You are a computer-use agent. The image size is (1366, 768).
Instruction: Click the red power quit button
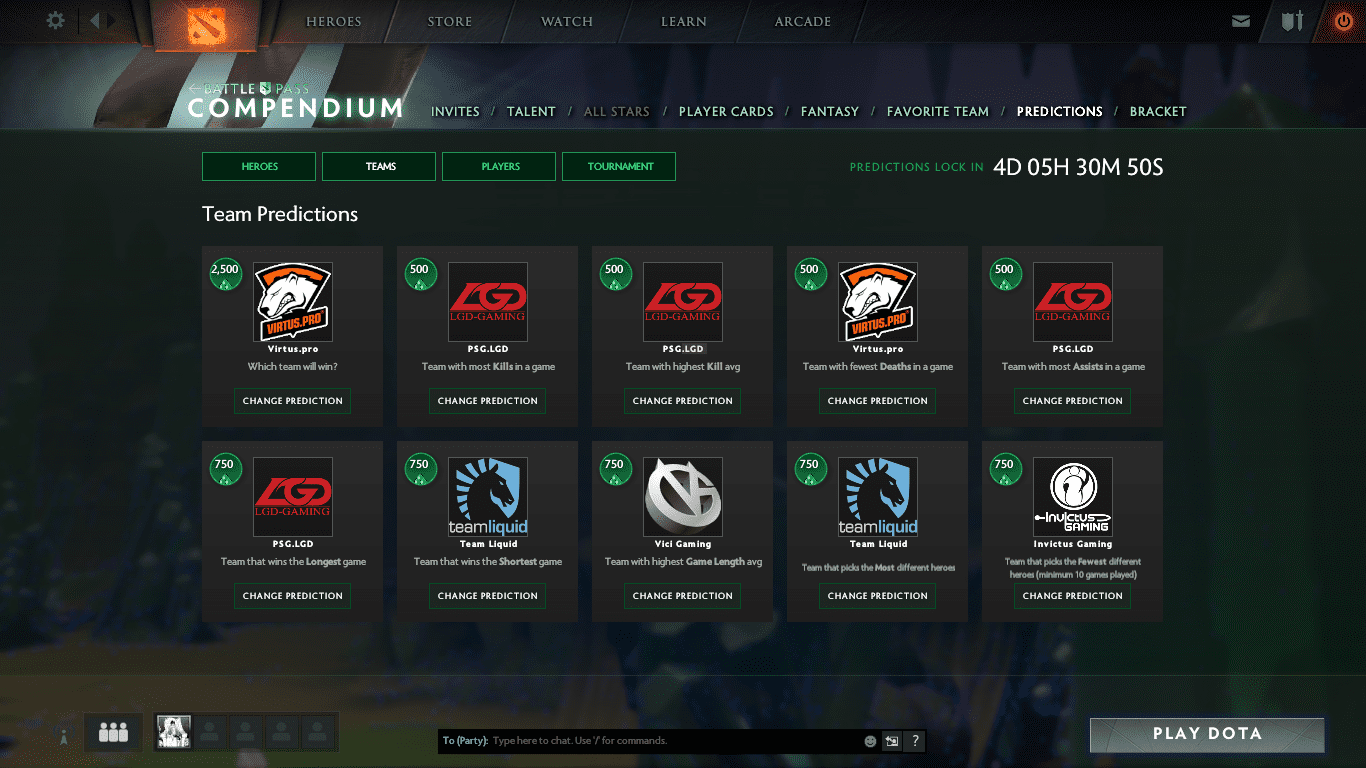point(1343,21)
